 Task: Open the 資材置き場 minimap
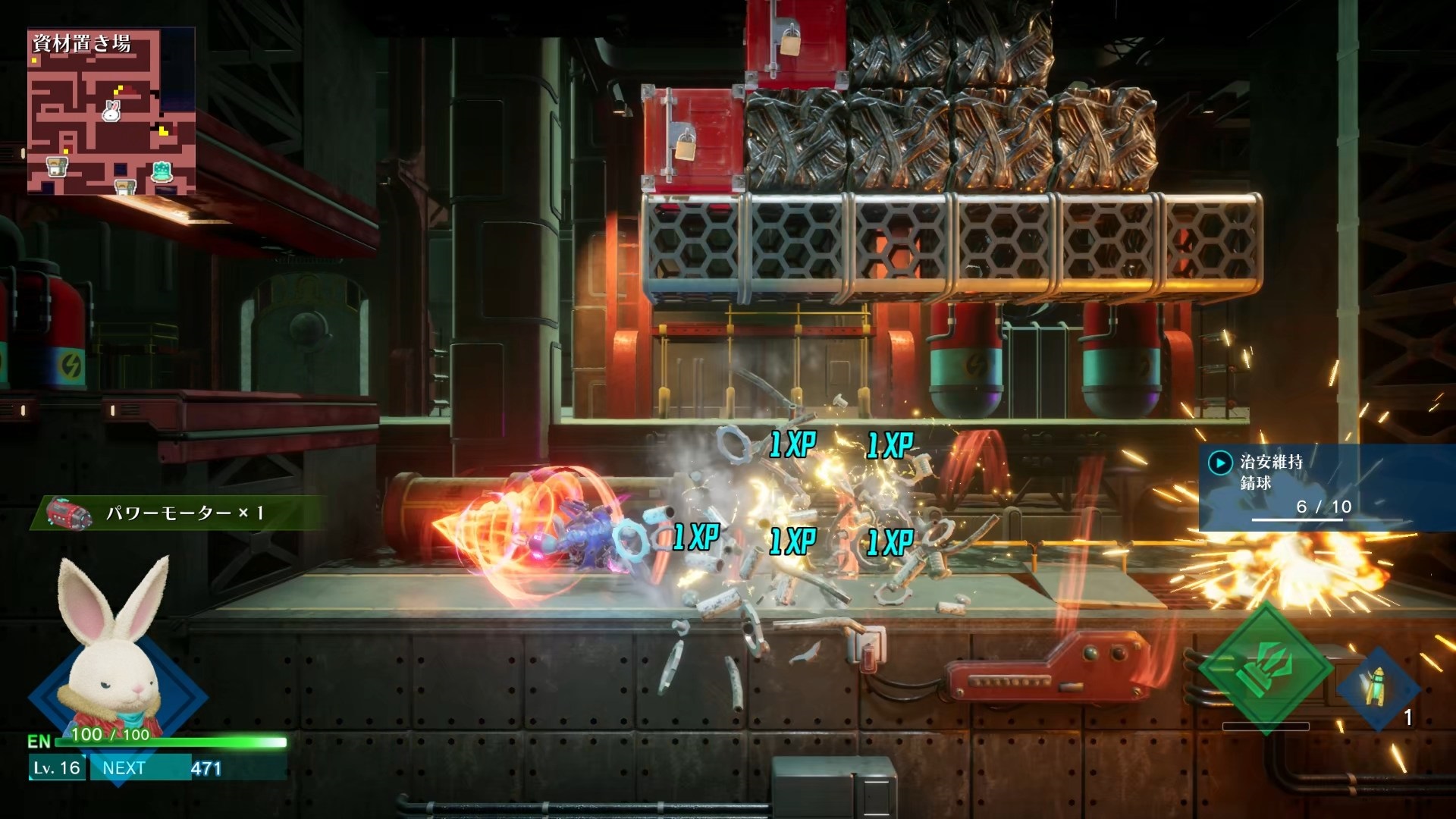pyautogui.click(x=111, y=111)
